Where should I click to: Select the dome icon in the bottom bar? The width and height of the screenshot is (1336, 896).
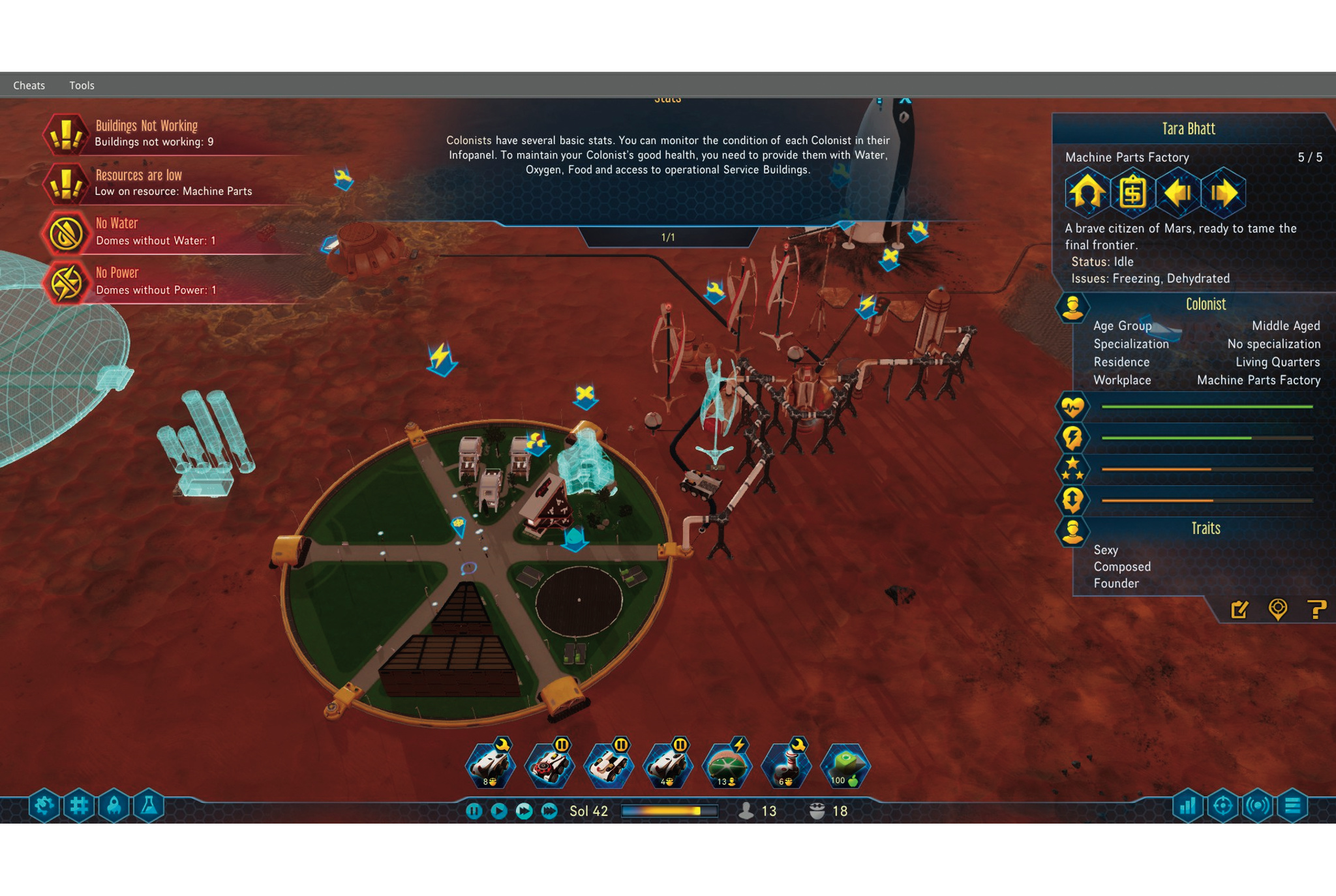click(x=726, y=766)
